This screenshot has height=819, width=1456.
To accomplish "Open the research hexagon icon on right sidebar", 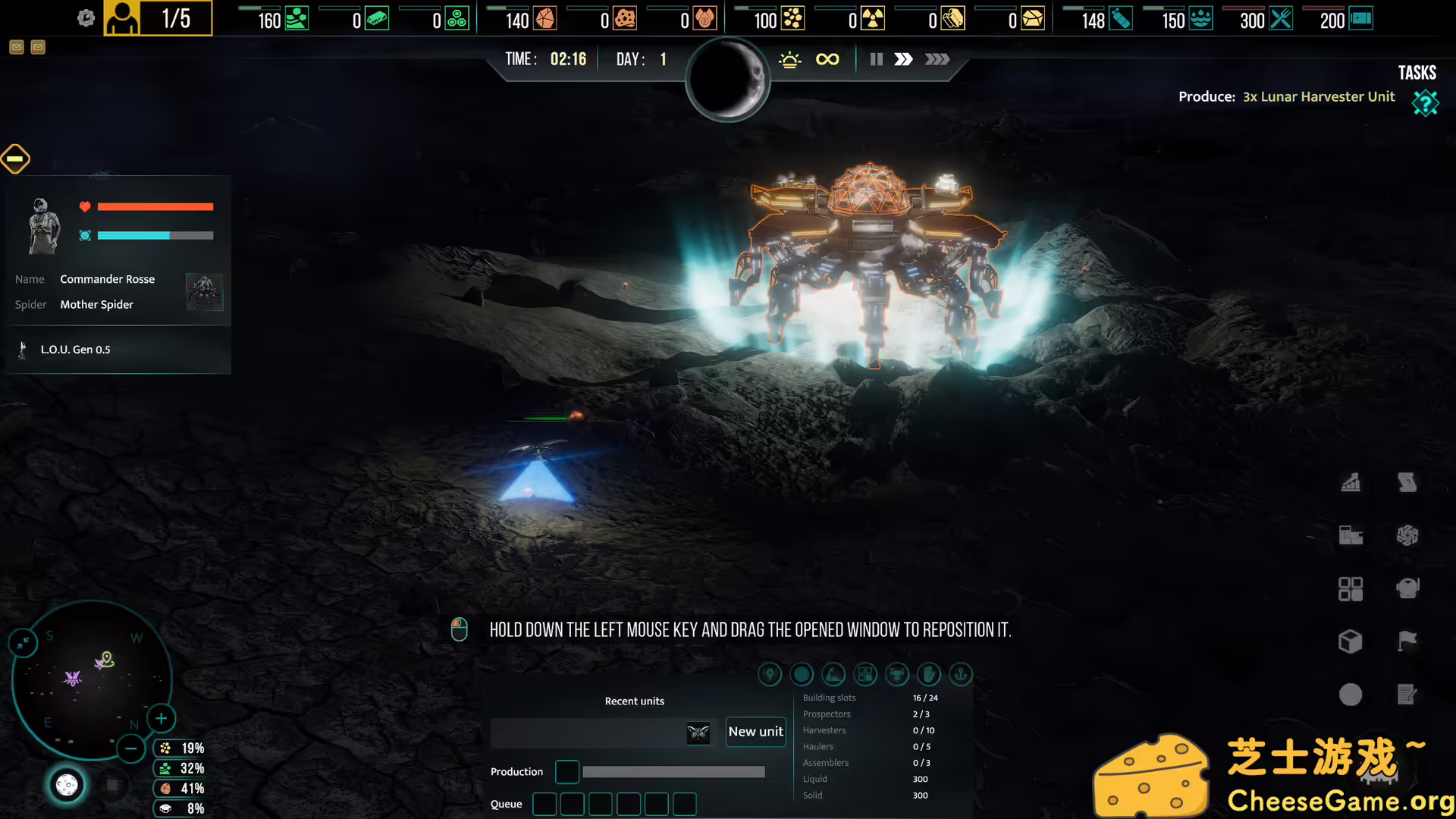I will pyautogui.click(x=1408, y=535).
